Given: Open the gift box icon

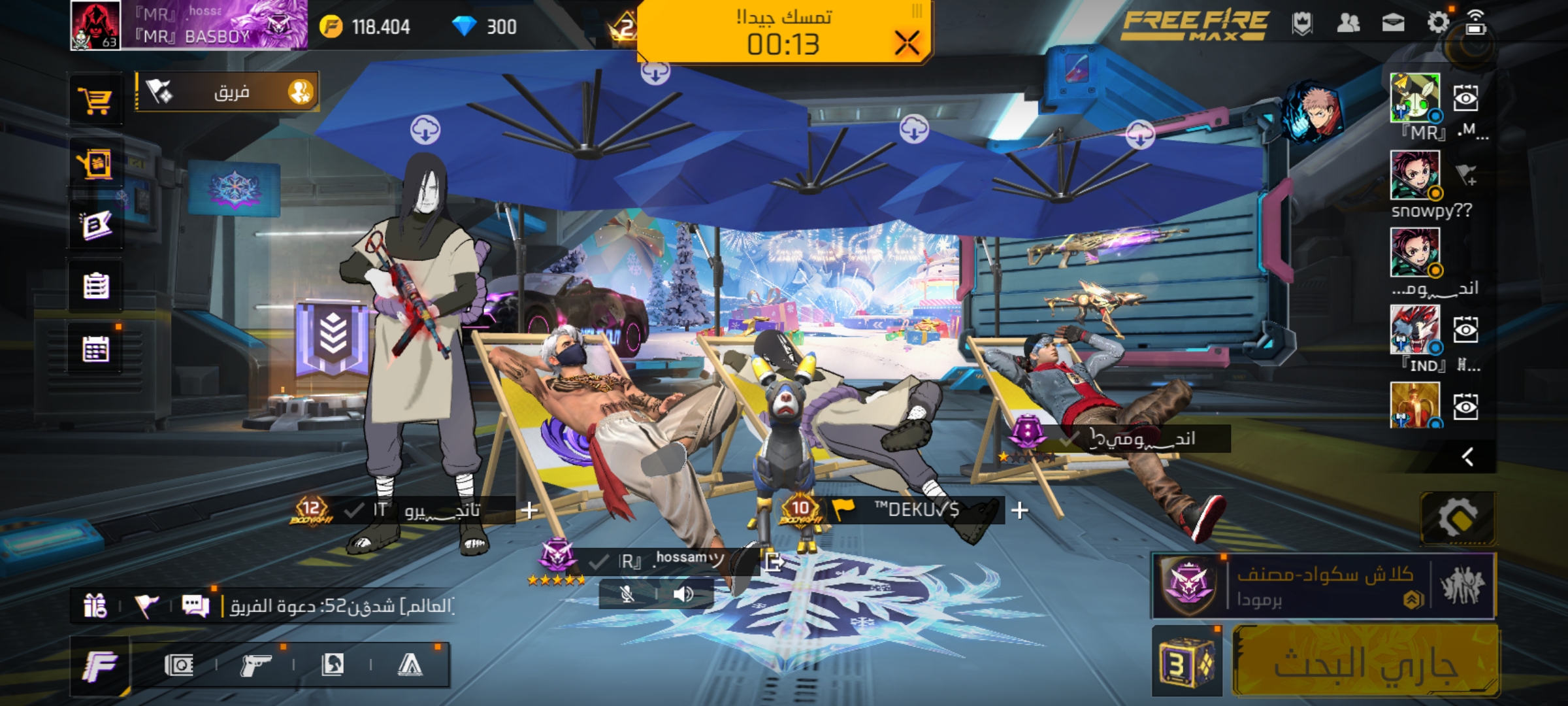Looking at the screenshot, I should pyautogui.click(x=95, y=606).
